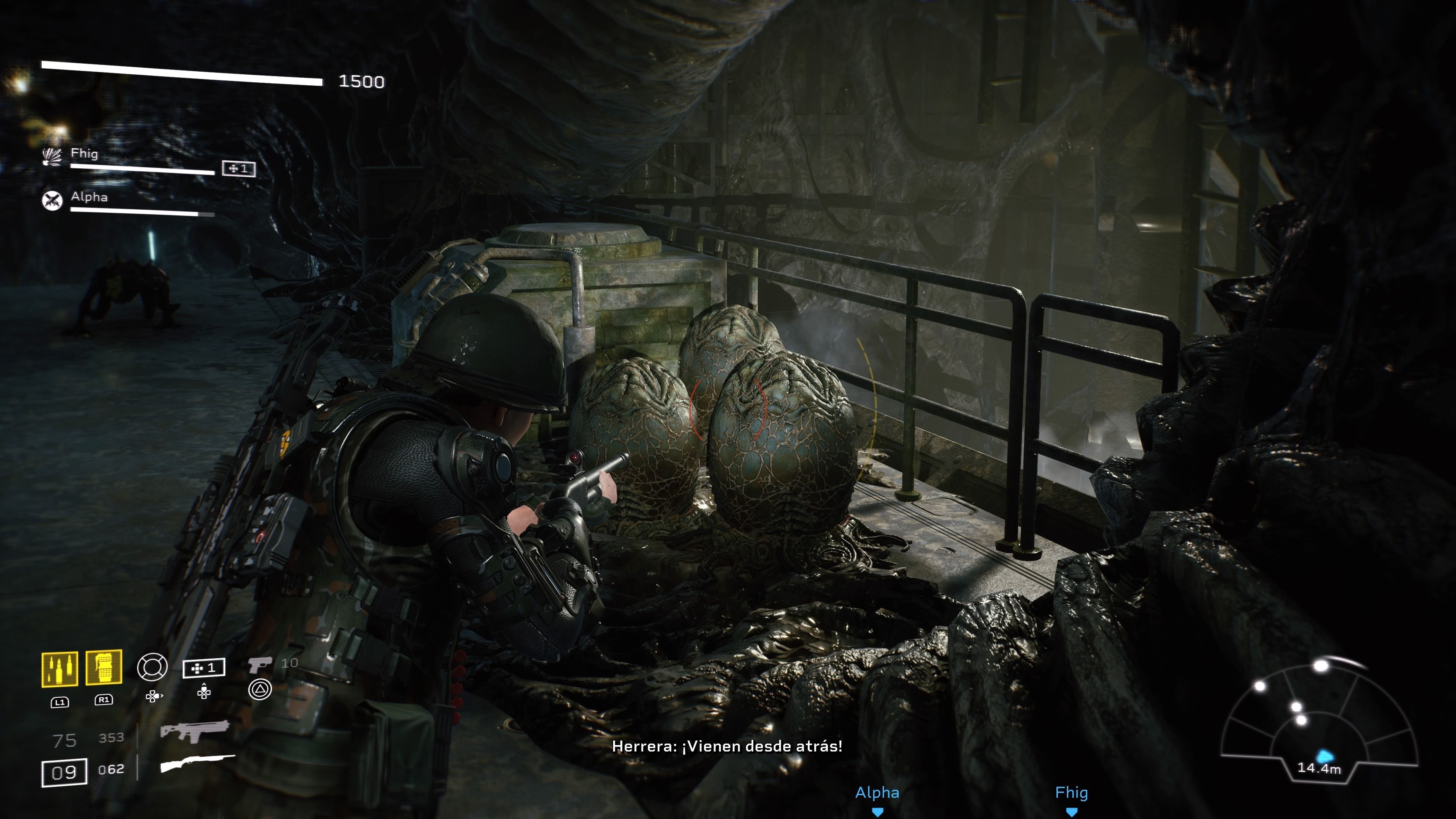Image resolution: width=1456 pixels, height=819 pixels.
Task: Select the rifle primary weapon icon
Action: pos(195,731)
